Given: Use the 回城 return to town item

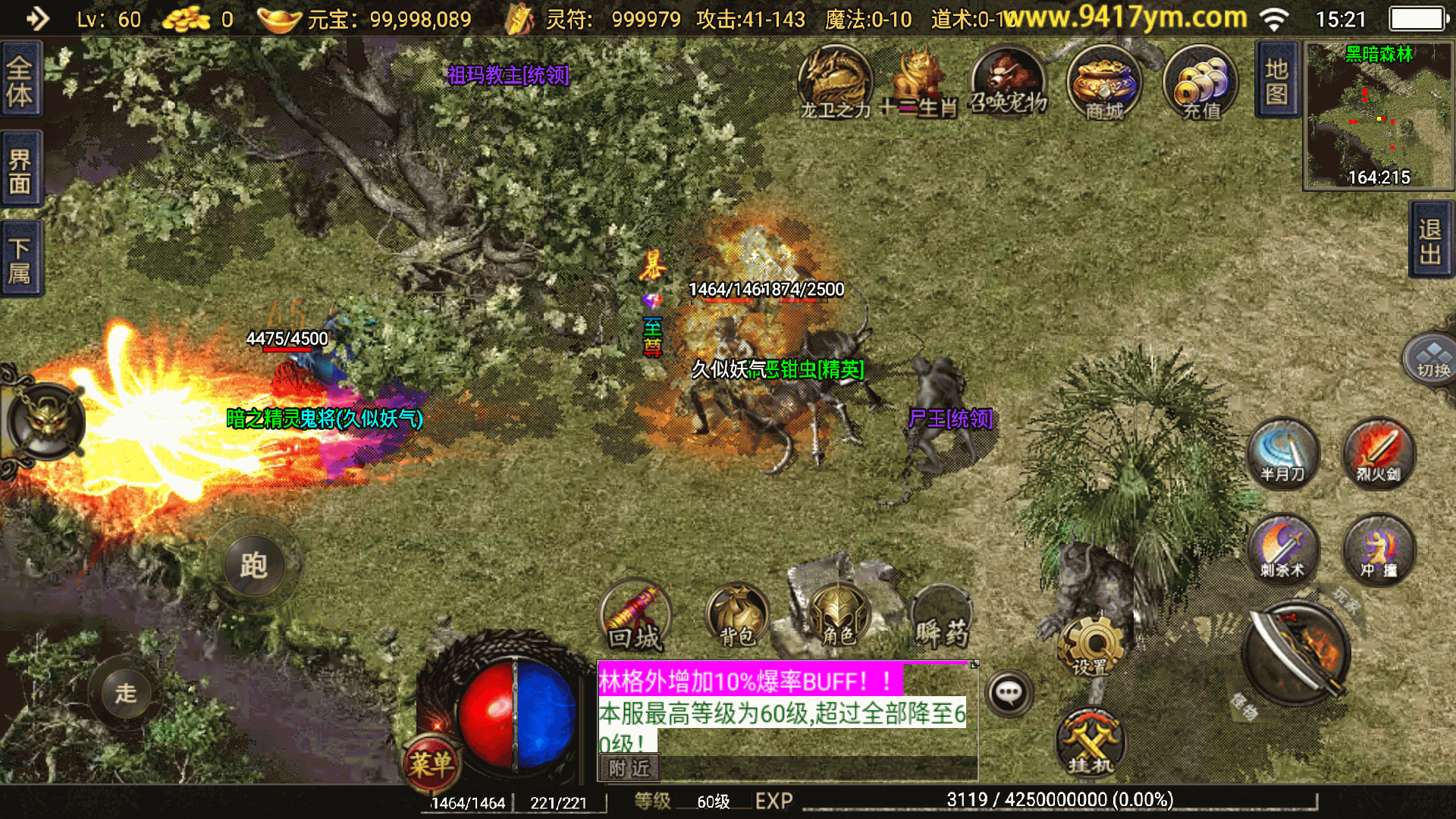Looking at the screenshot, I should click(x=635, y=616).
